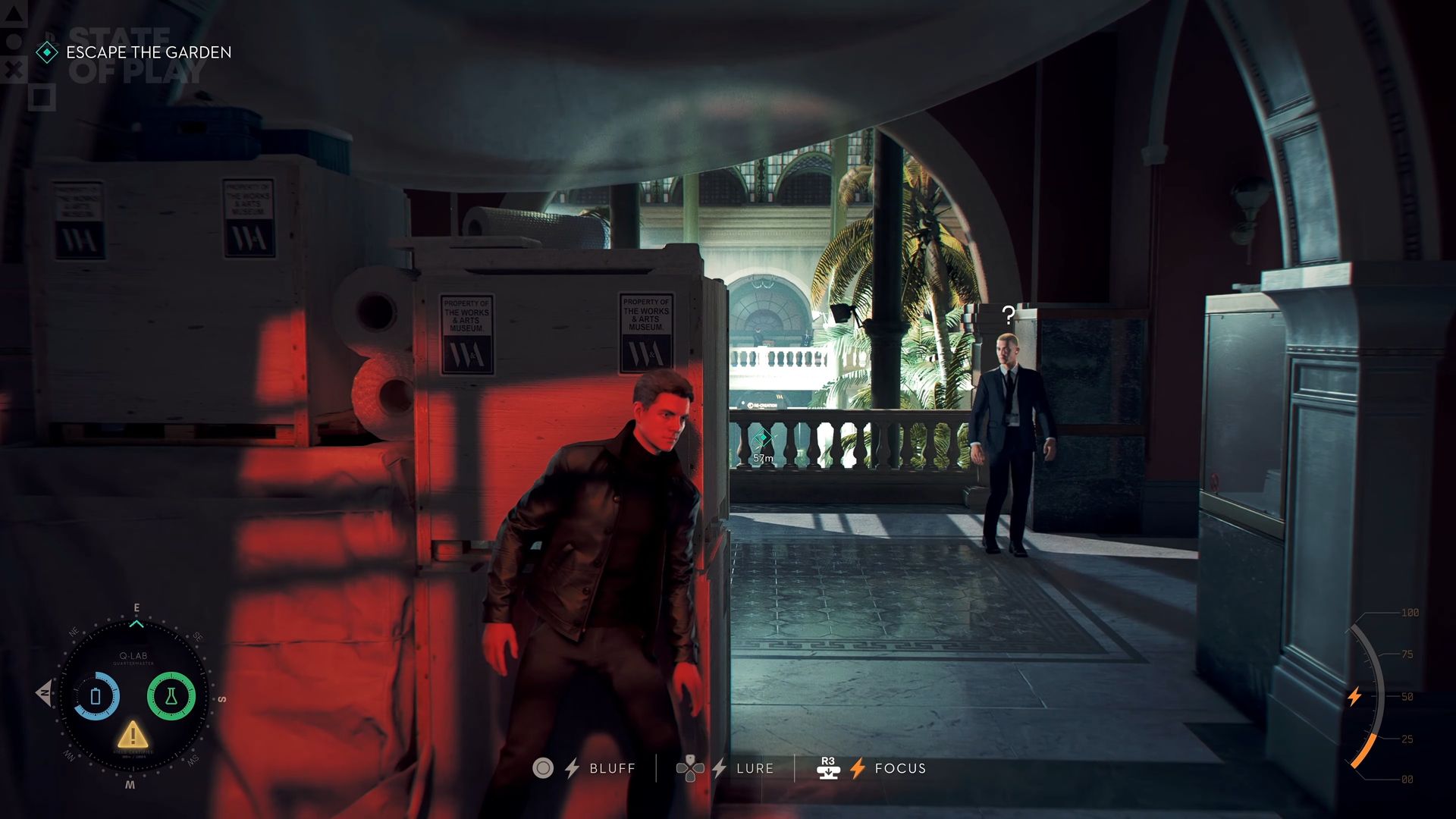The image size is (1456, 819).
Task: Click the N compass arrow on the minimap
Action: coord(42,694)
